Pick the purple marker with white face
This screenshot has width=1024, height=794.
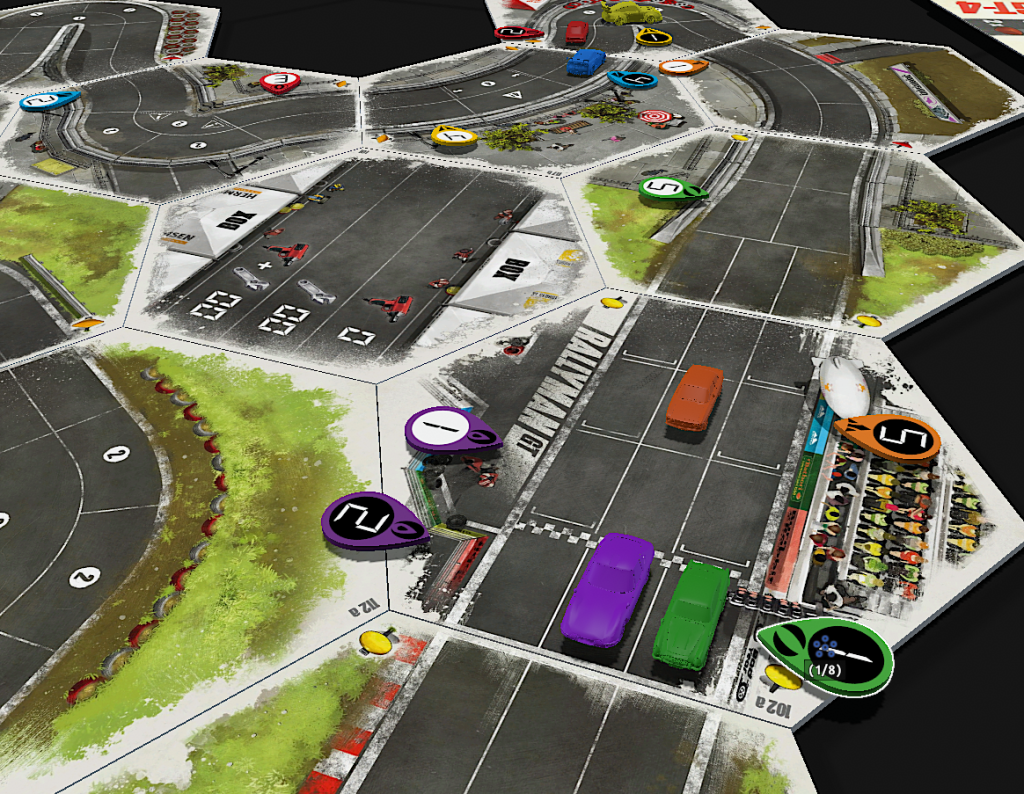coord(448,431)
